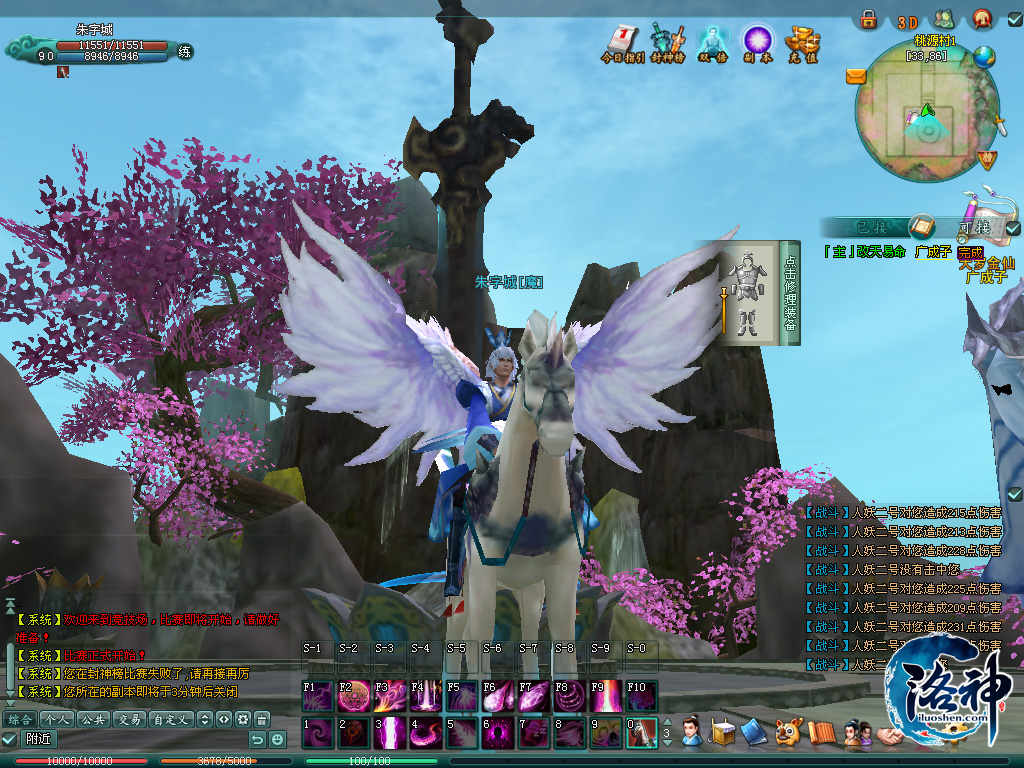Image resolution: width=1024 pixels, height=768 pixels.
Task: Open the 充值 recharge shop
Action: [802, 42]
